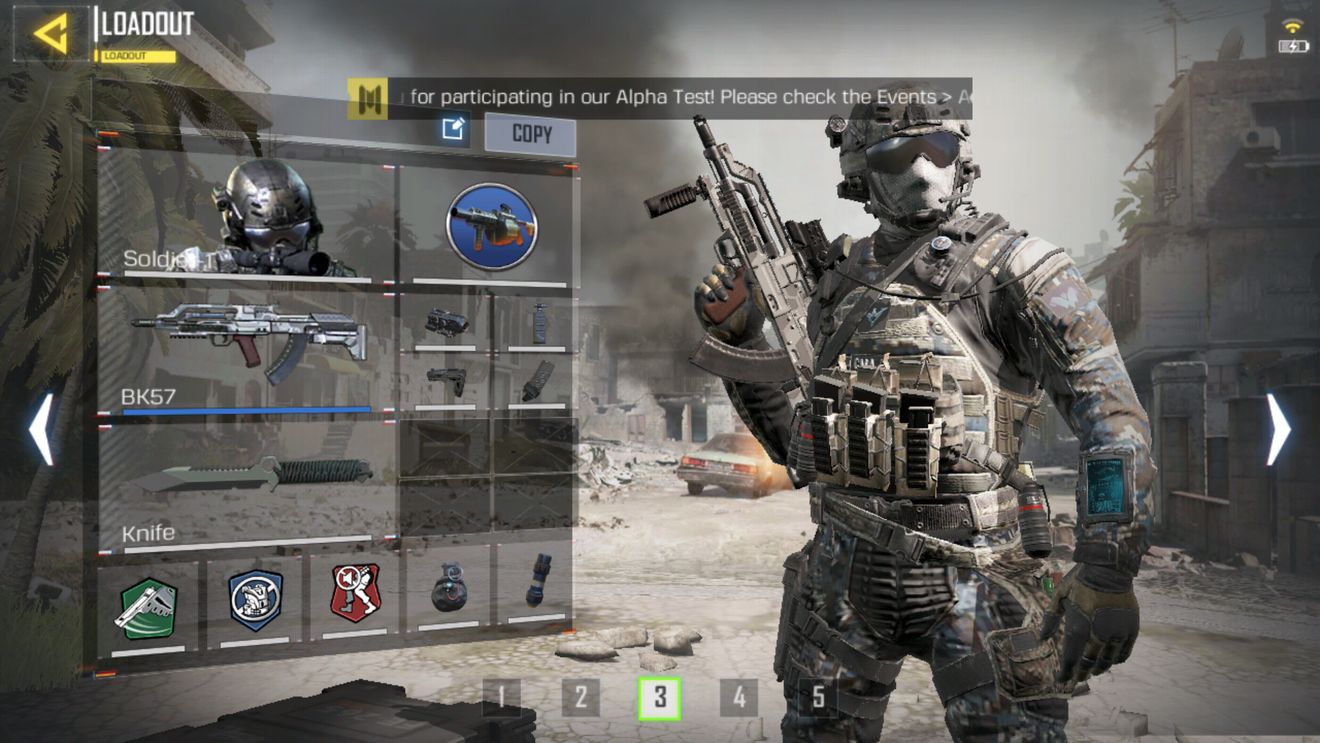Switch to loadout 5
The image size is (1320, 743).
[817, 697]
